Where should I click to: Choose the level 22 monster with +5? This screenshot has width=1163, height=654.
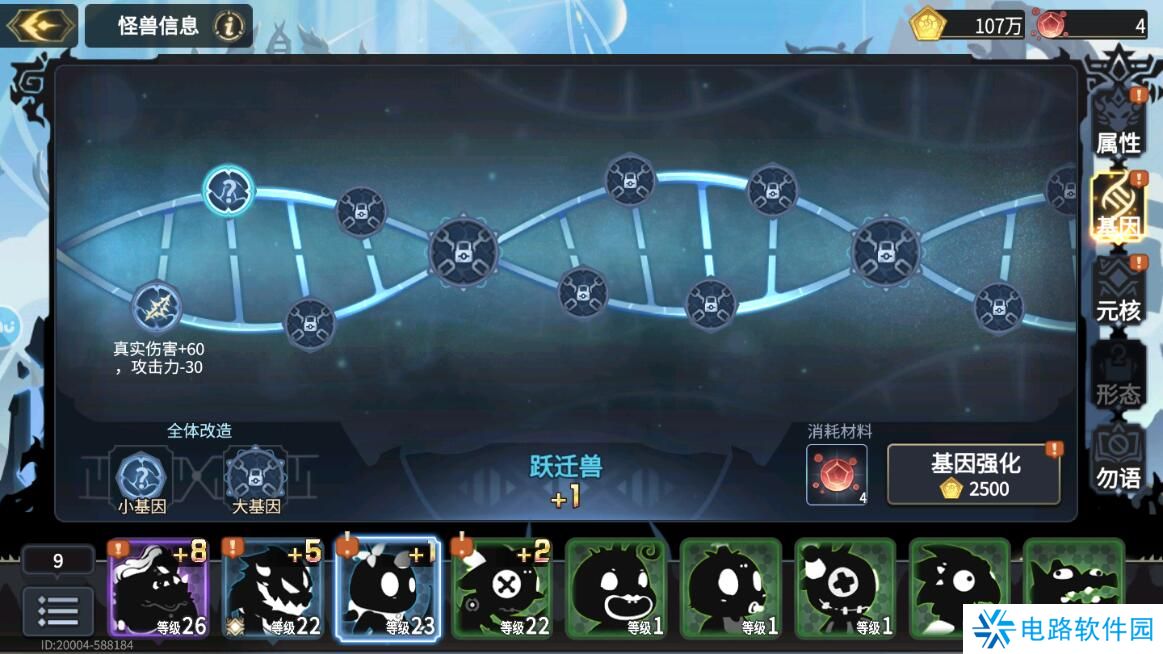[273, 589]
